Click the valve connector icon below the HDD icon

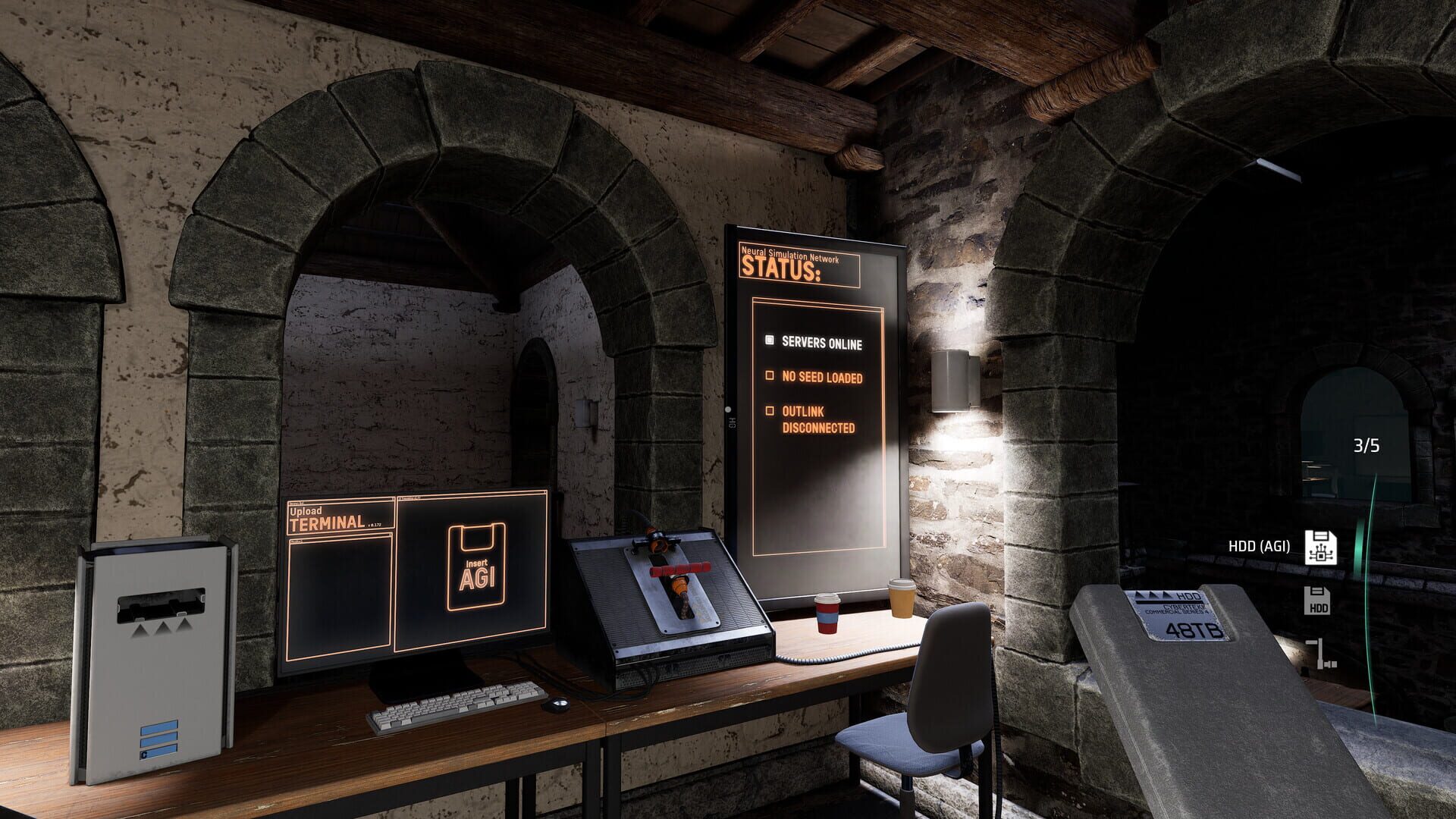click(1321, 654)
